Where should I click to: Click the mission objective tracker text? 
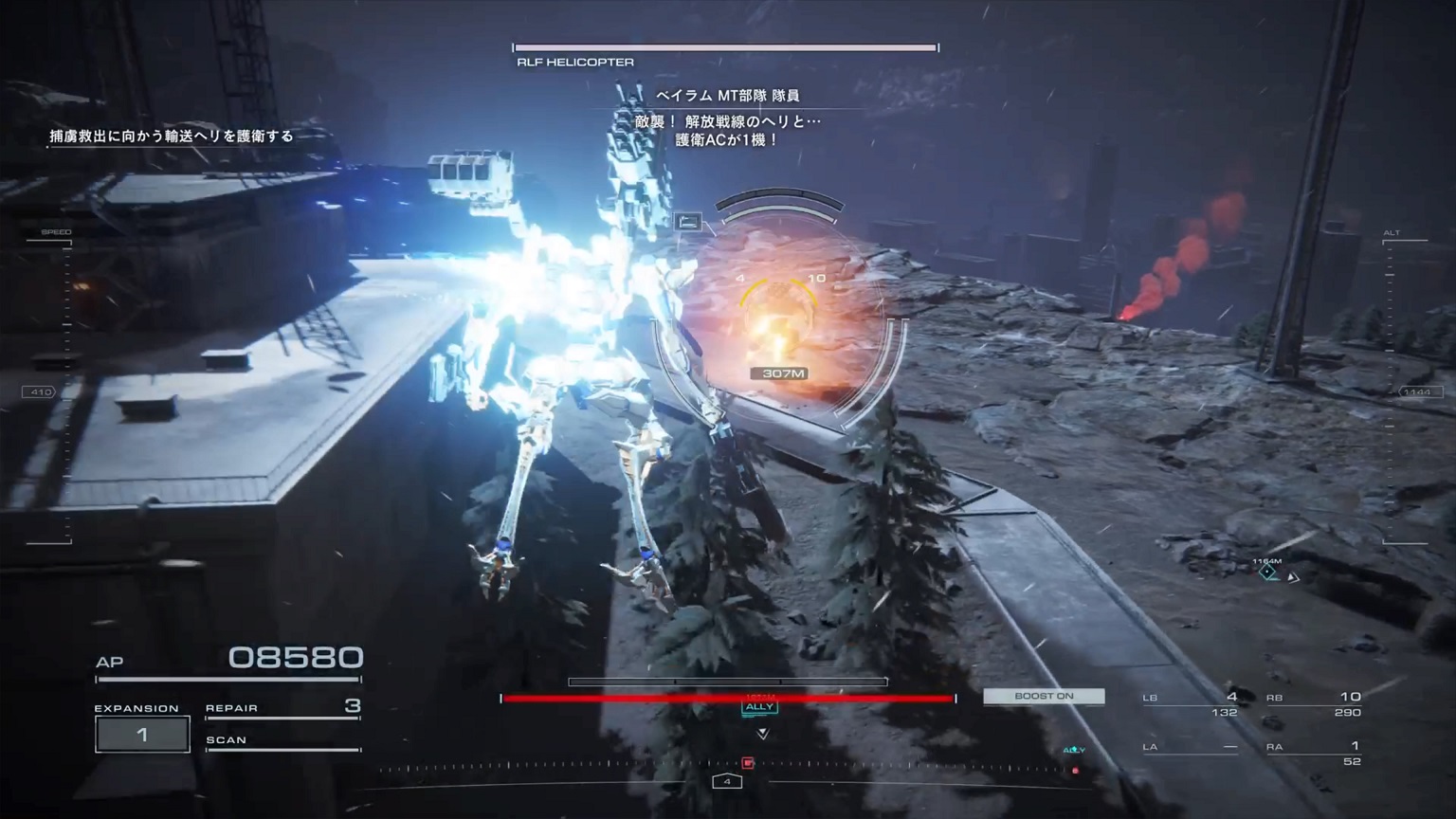(x=172, y=136)
